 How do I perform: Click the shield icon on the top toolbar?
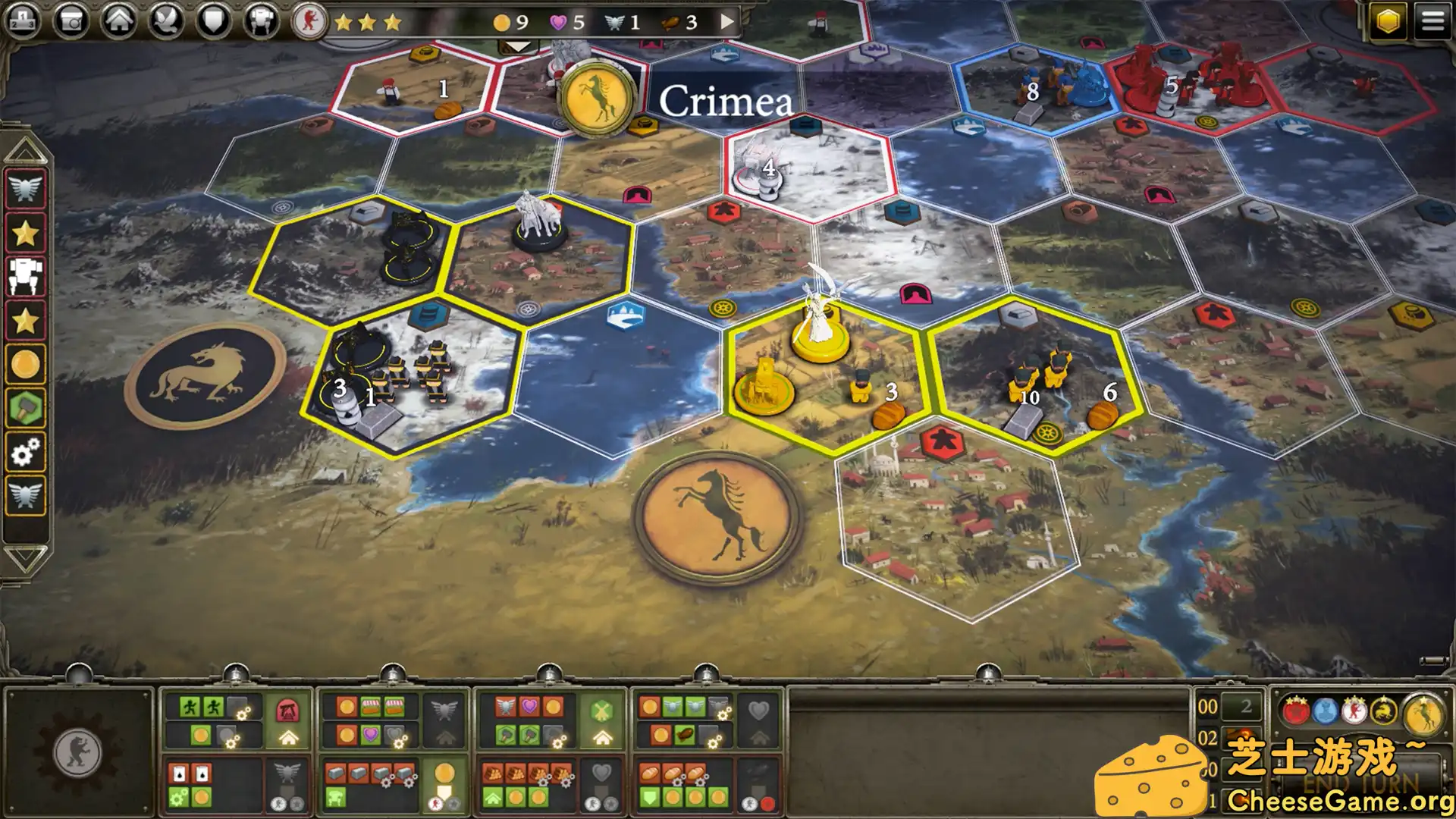[x=212, y=18]
